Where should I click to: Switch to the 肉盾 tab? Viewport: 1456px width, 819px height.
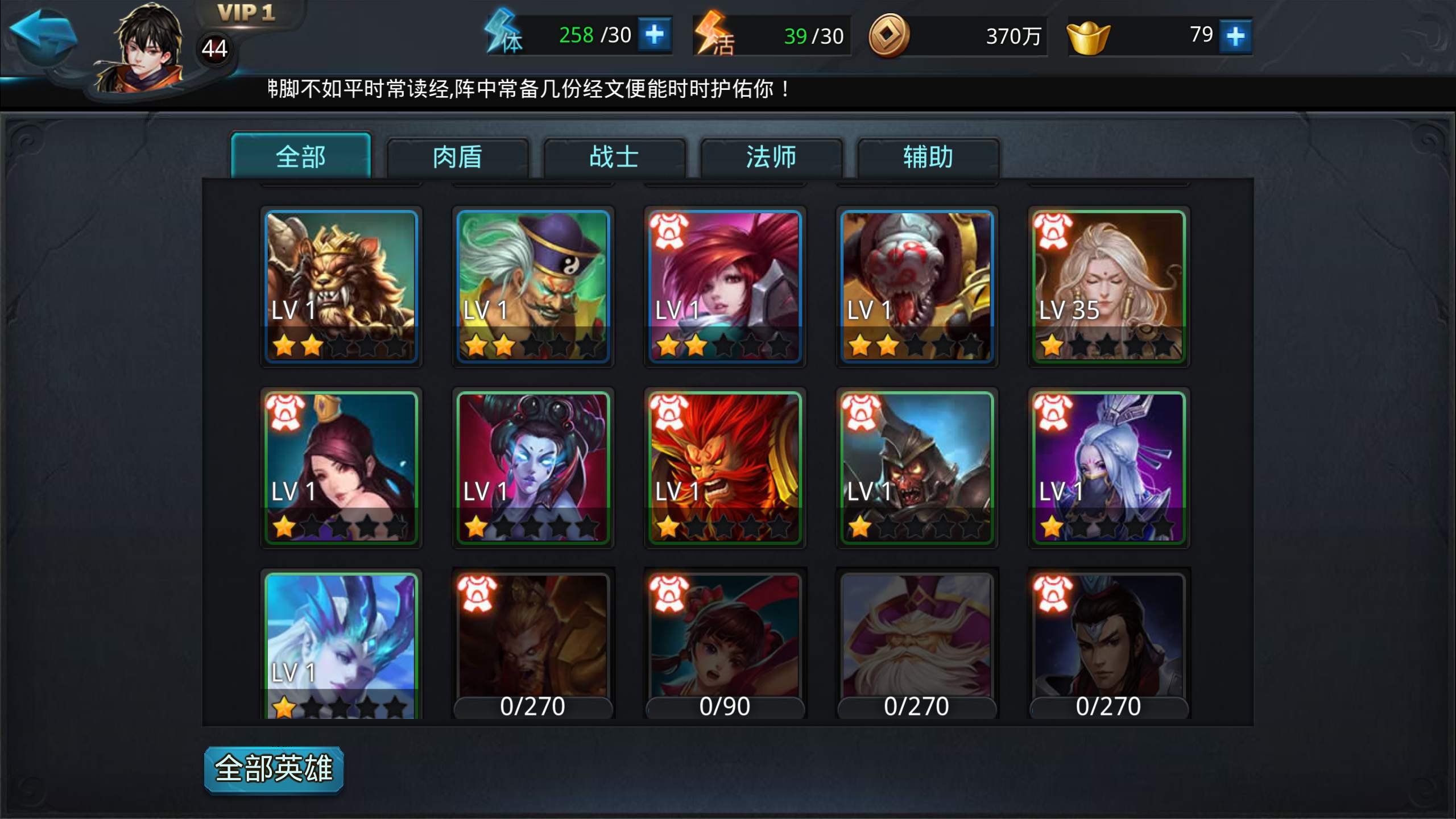click(x=458, y=158)
